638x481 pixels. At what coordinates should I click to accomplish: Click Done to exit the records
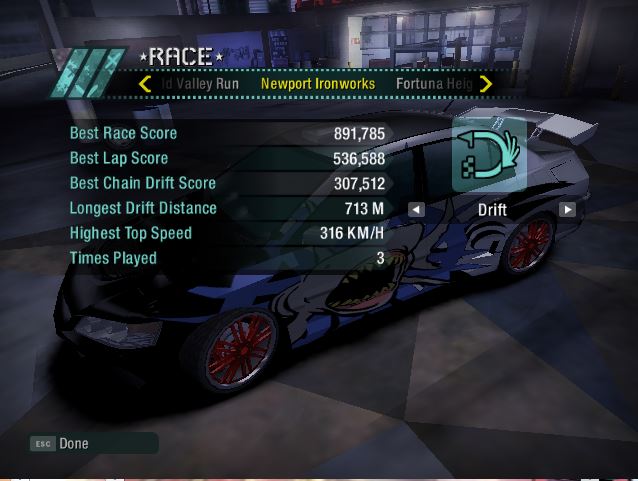pos(73,443)
